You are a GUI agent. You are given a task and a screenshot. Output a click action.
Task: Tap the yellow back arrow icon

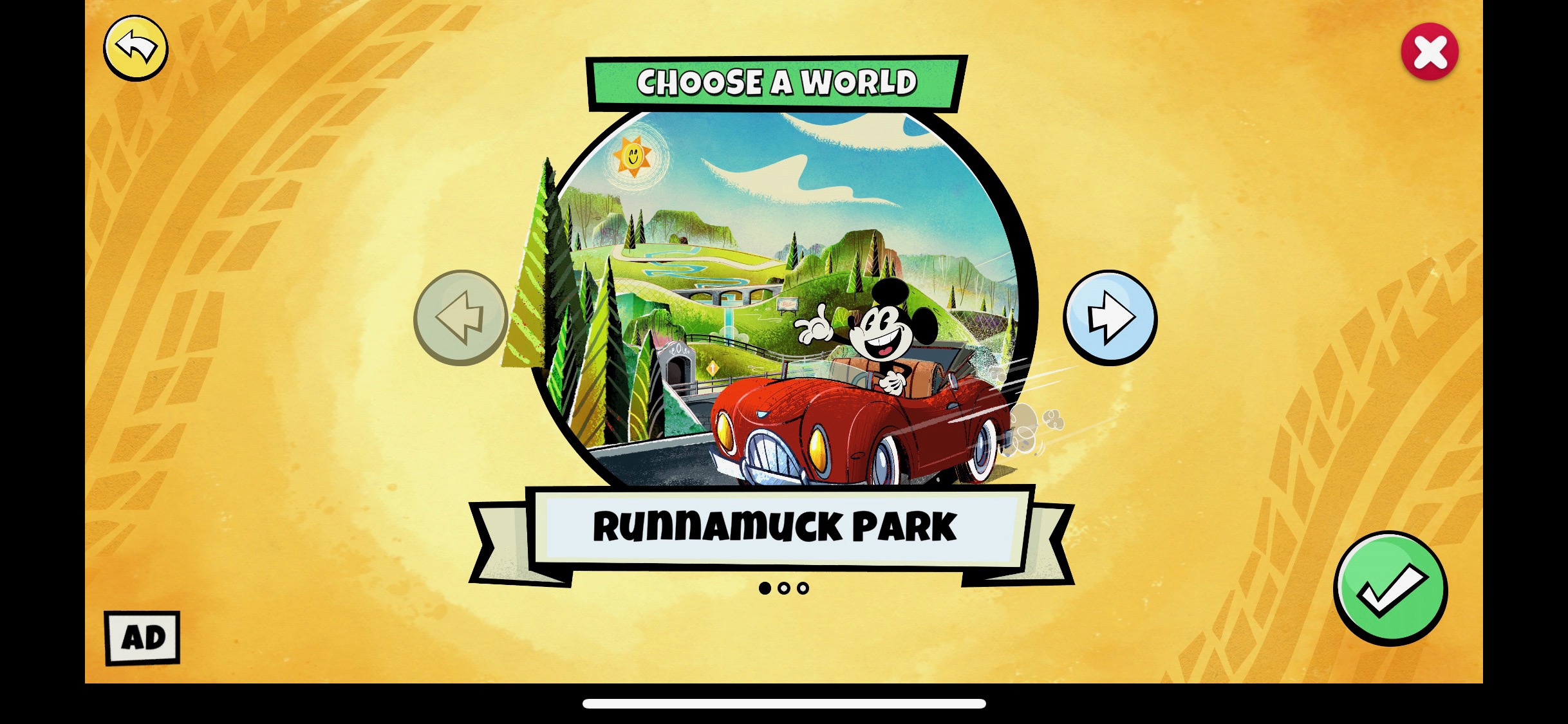tap(135, 48)
